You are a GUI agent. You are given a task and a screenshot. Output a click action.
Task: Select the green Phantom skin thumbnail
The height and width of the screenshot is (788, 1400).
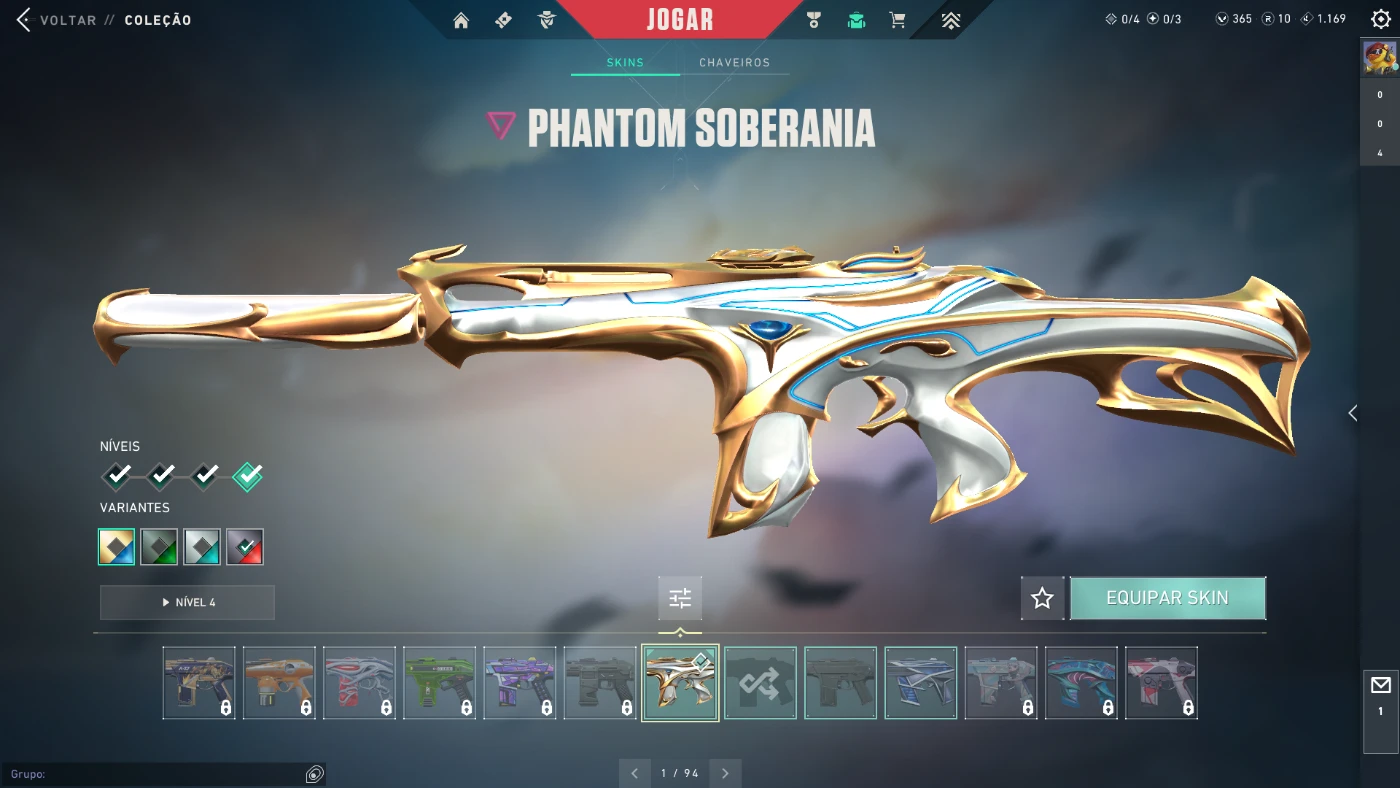(440, 683)
